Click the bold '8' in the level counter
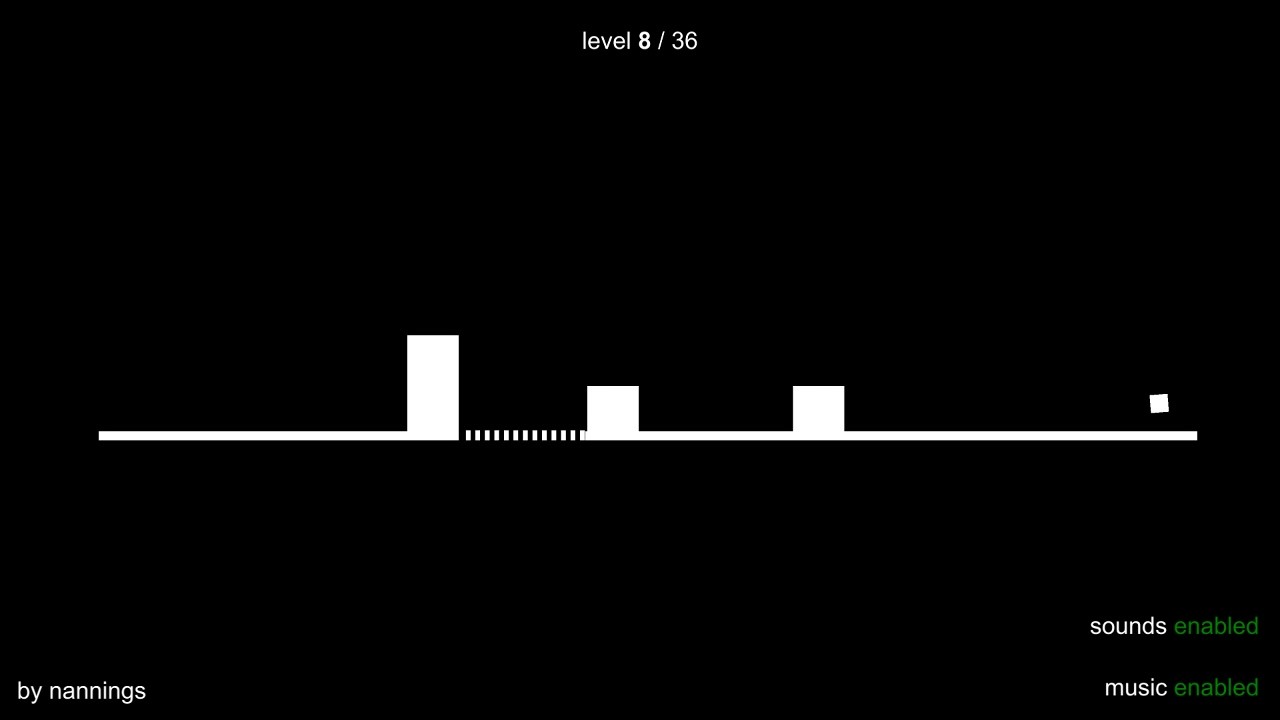1280x720 pixels. click(644, 41)
